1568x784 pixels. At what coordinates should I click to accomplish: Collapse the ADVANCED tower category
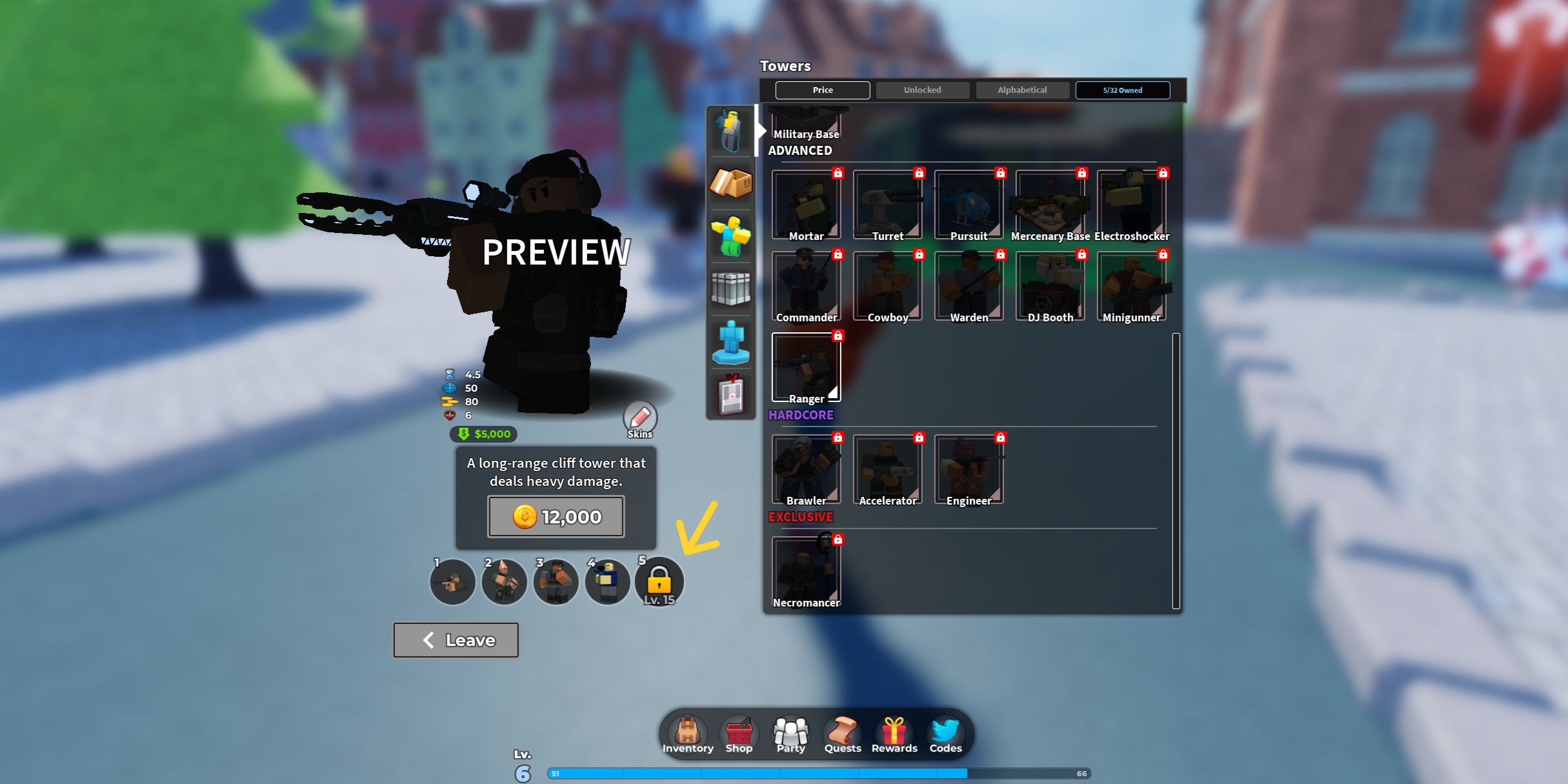coord(800,150)
